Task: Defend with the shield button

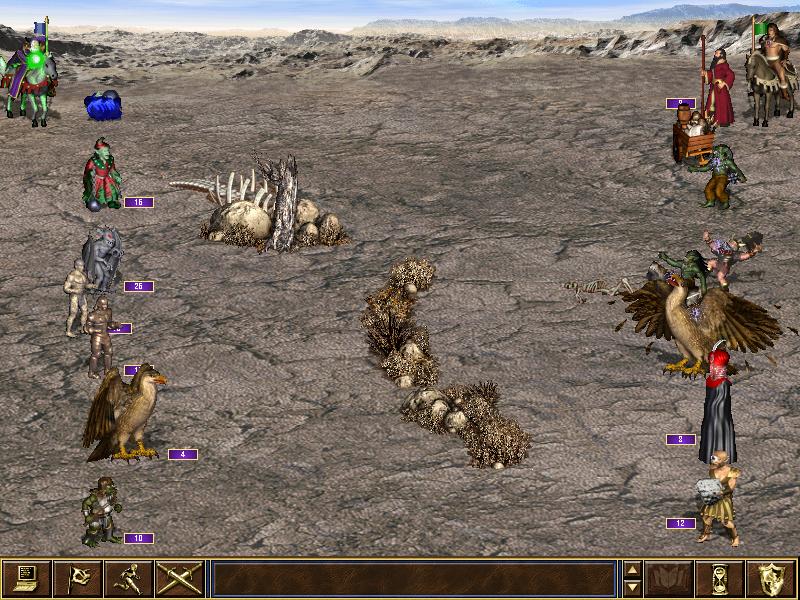Action: 772,579
